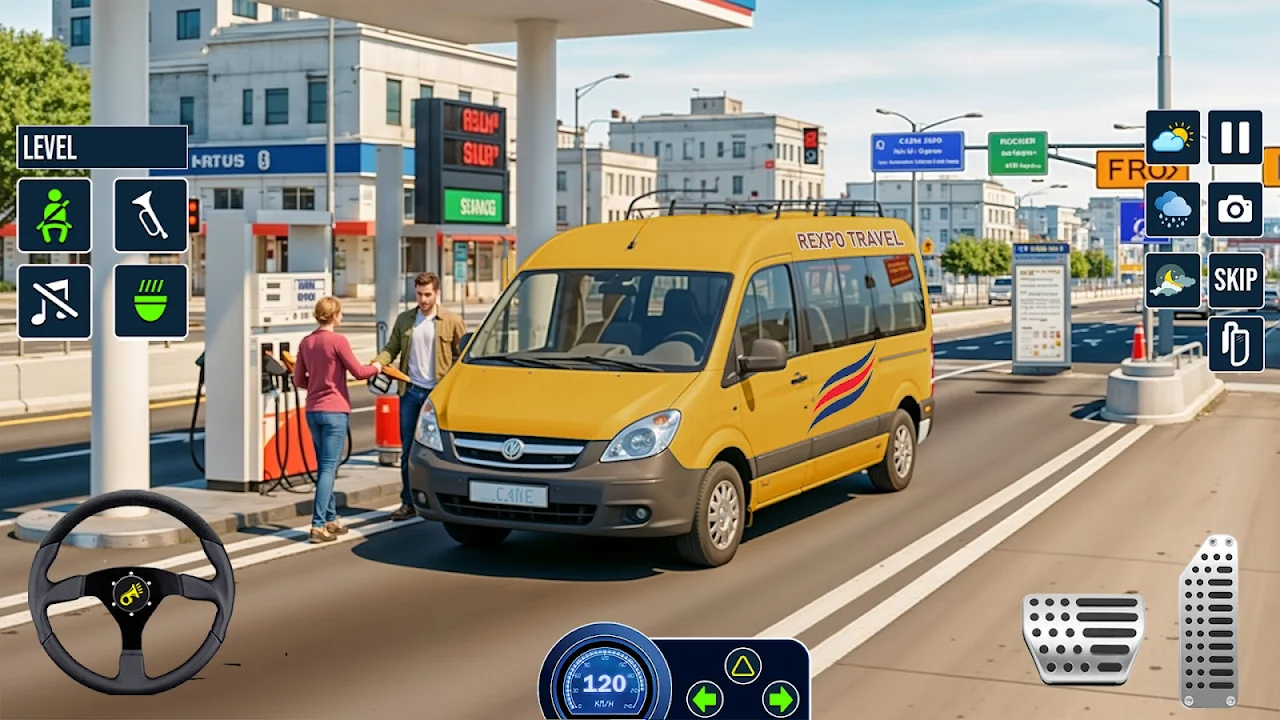Tap the tall accelerator pedal

click(1208, 620)
